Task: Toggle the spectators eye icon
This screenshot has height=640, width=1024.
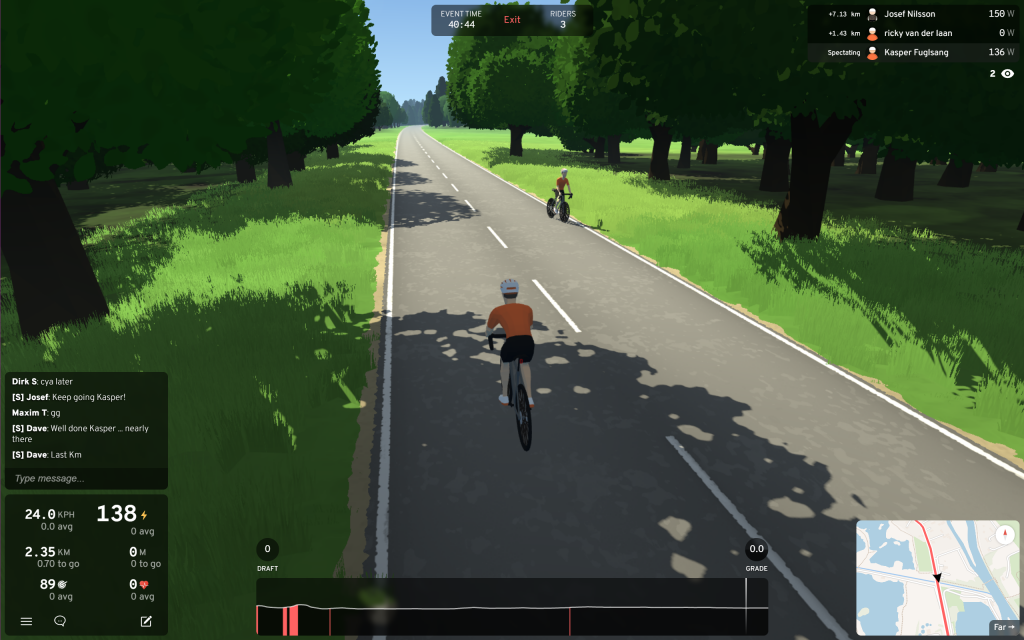Action: (x=1007, y=74)
